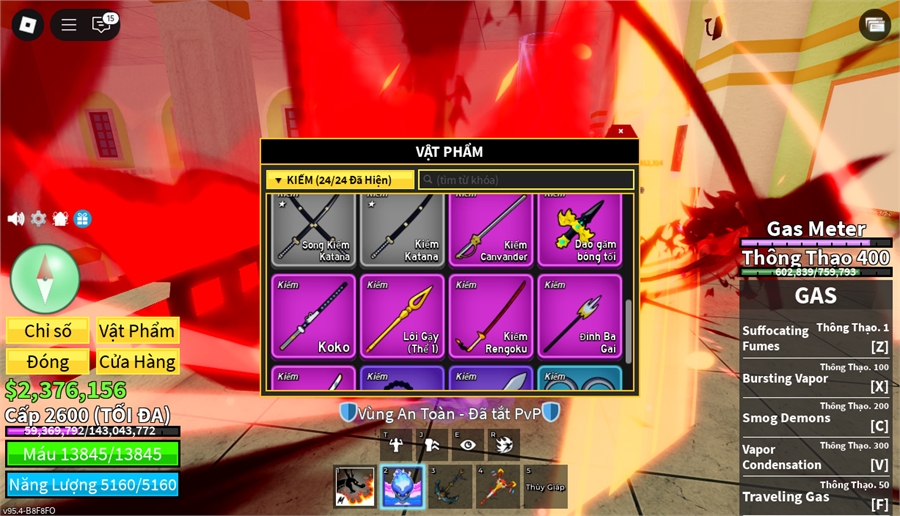This screenshot has height=516, width=900.
Task: Click the Đóng button
Action: click(48, 361)
